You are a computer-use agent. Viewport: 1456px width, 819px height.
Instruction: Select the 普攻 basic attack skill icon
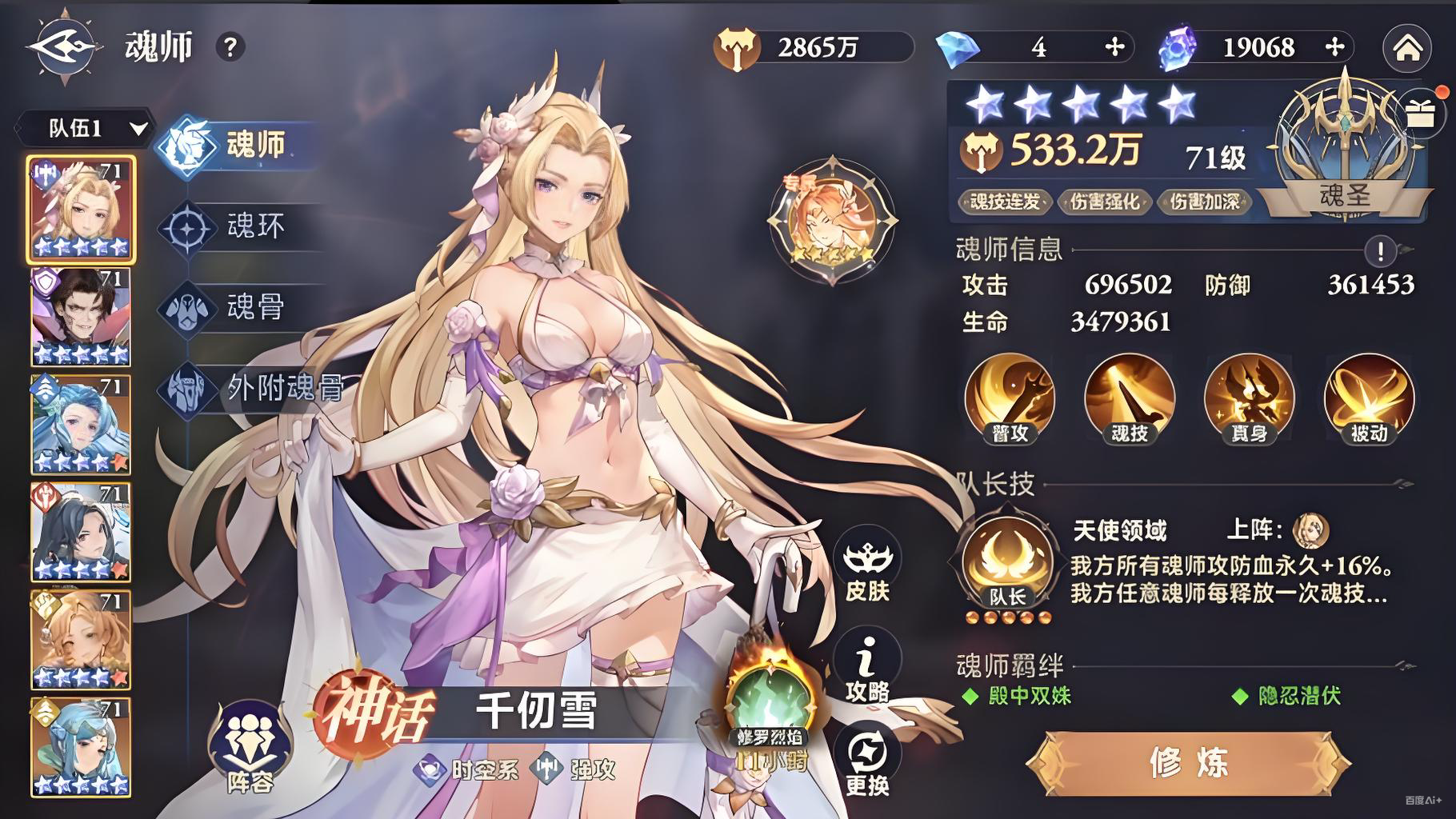pyautogui.click(x=1009, y=398)
